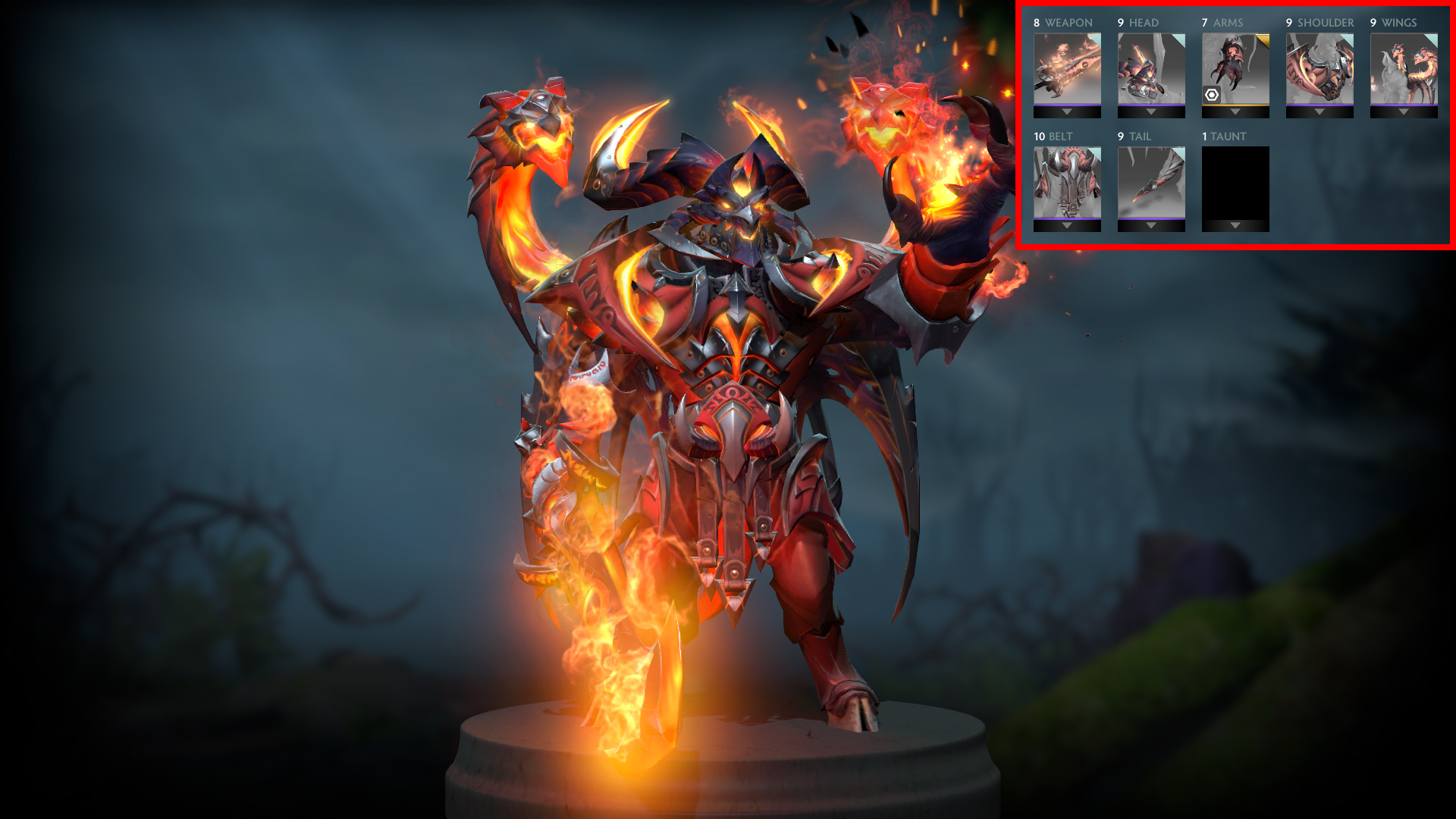Choose the Tail item slot
The width and height of the screenshot is (1456, 819).
click(x=1151, y=182)
